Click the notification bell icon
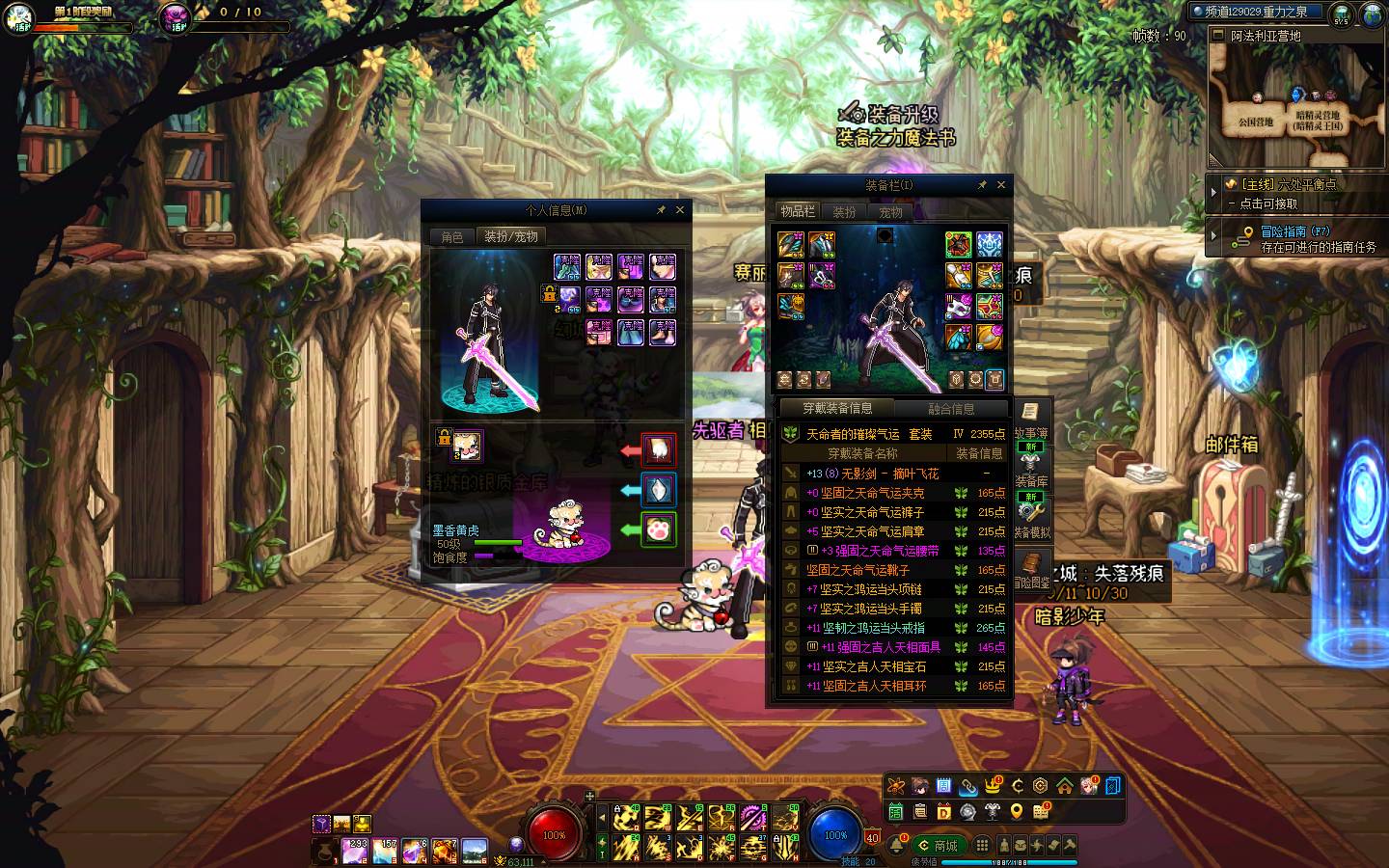 897,845
